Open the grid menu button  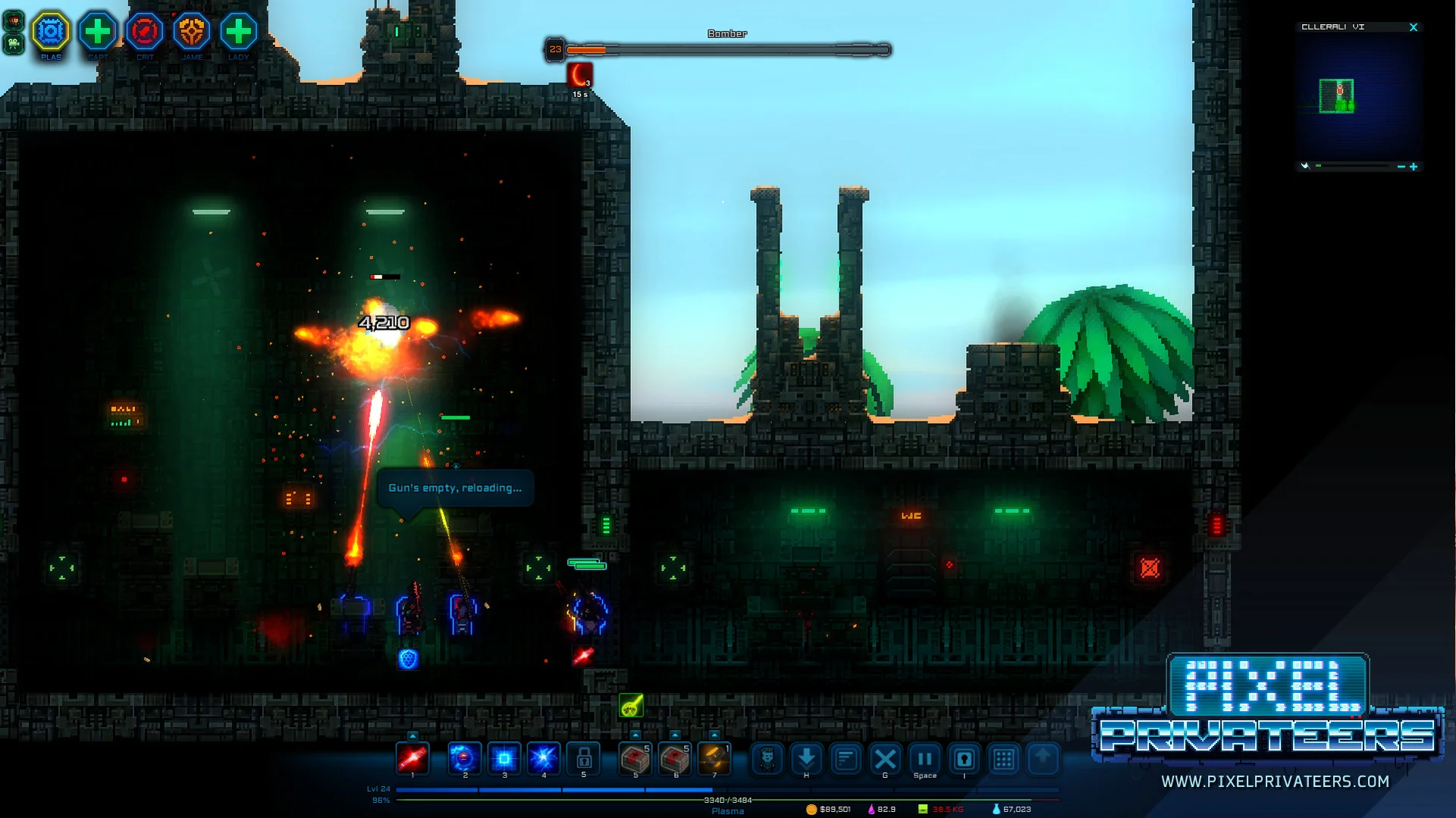click(1003, 759)
